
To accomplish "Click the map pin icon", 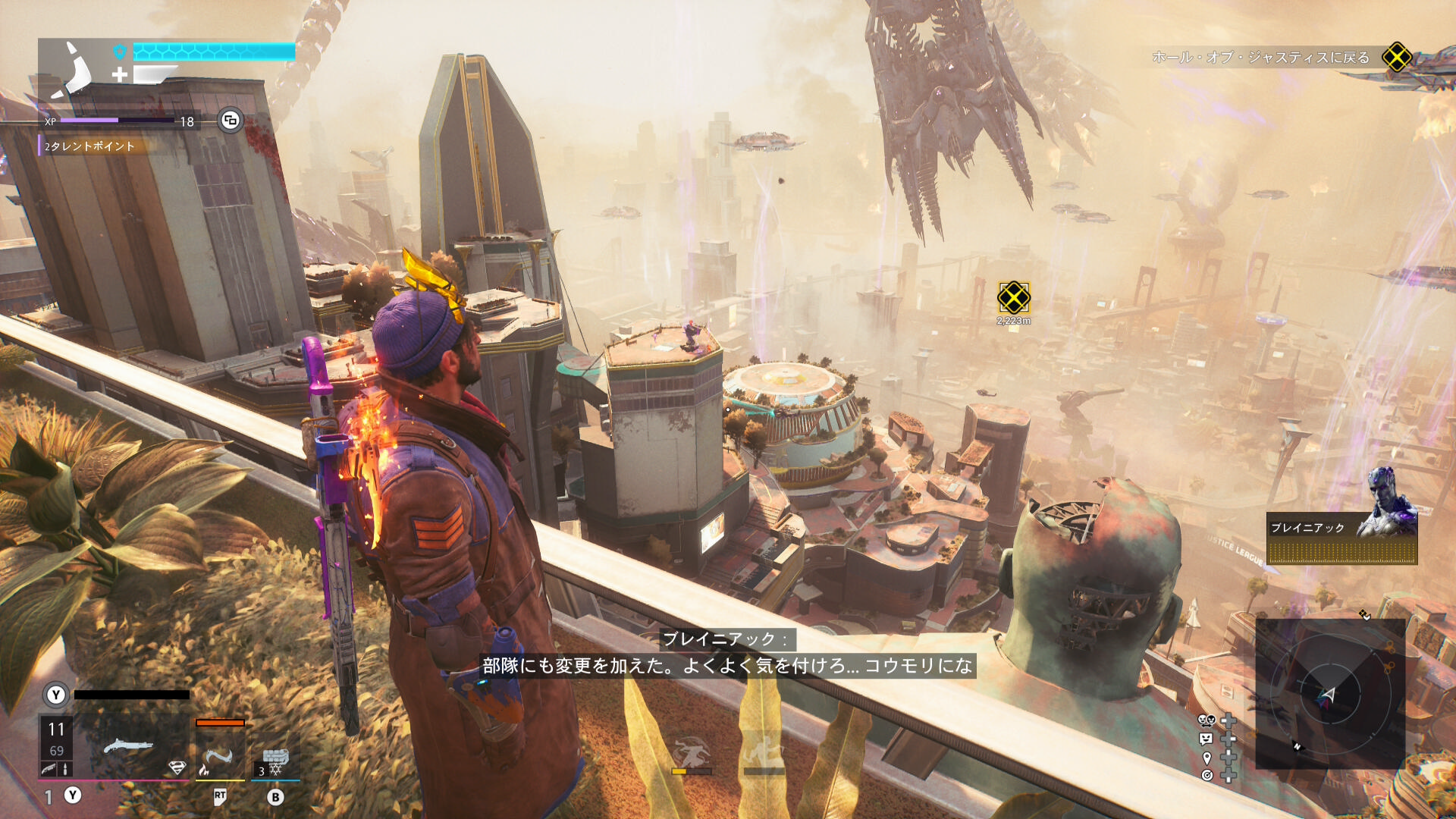I will click(x=1207, y=758).
